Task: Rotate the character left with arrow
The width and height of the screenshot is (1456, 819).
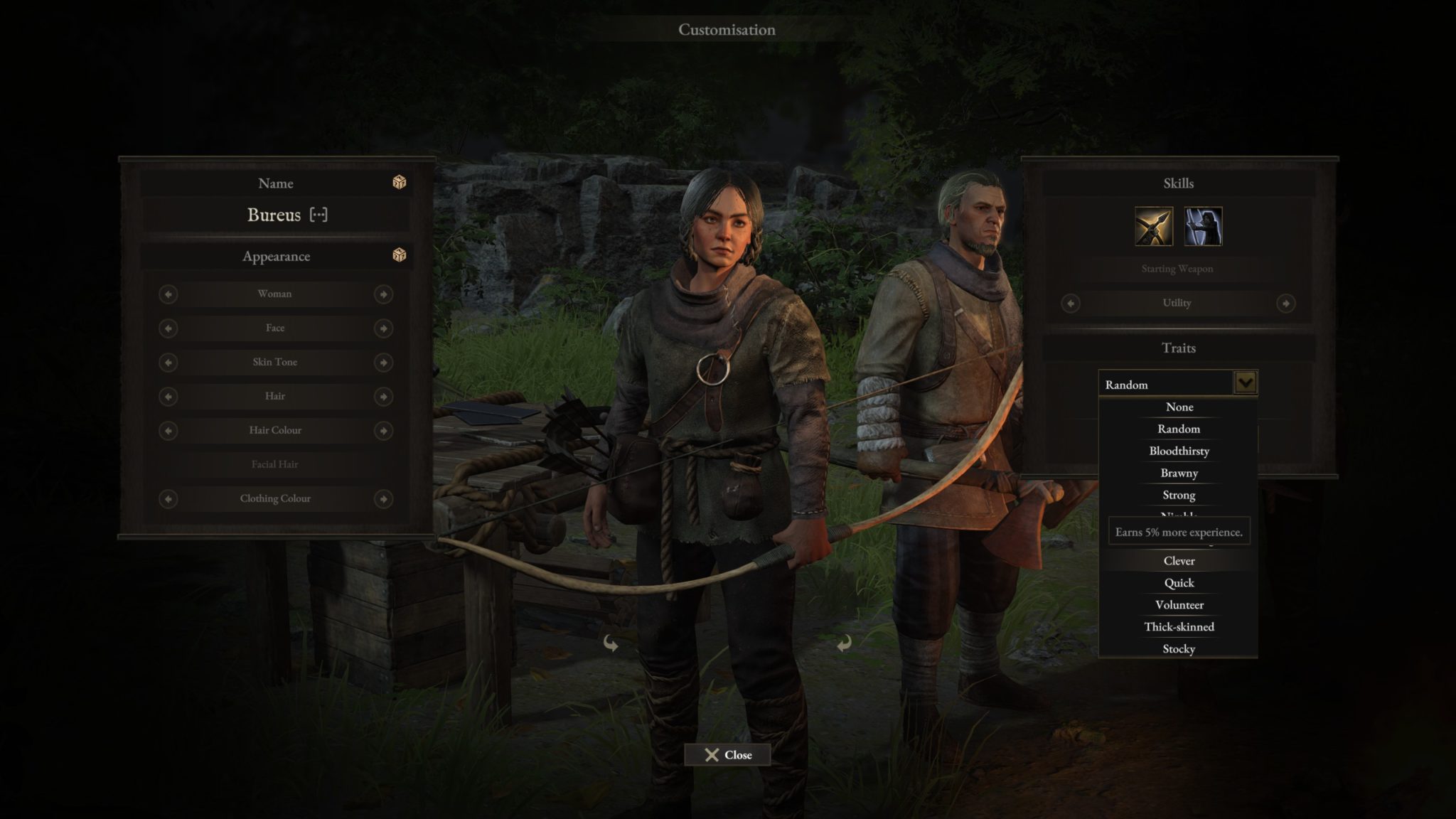Action: click(x=611, y=643)
